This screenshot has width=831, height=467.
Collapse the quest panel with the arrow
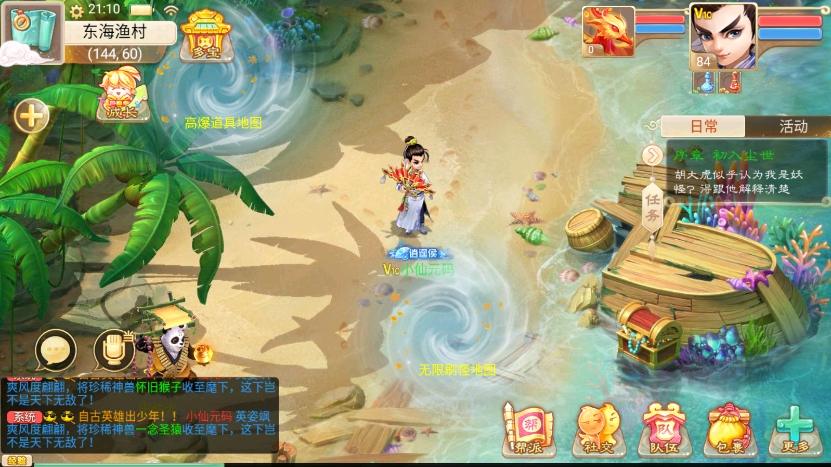coord(652,155)
